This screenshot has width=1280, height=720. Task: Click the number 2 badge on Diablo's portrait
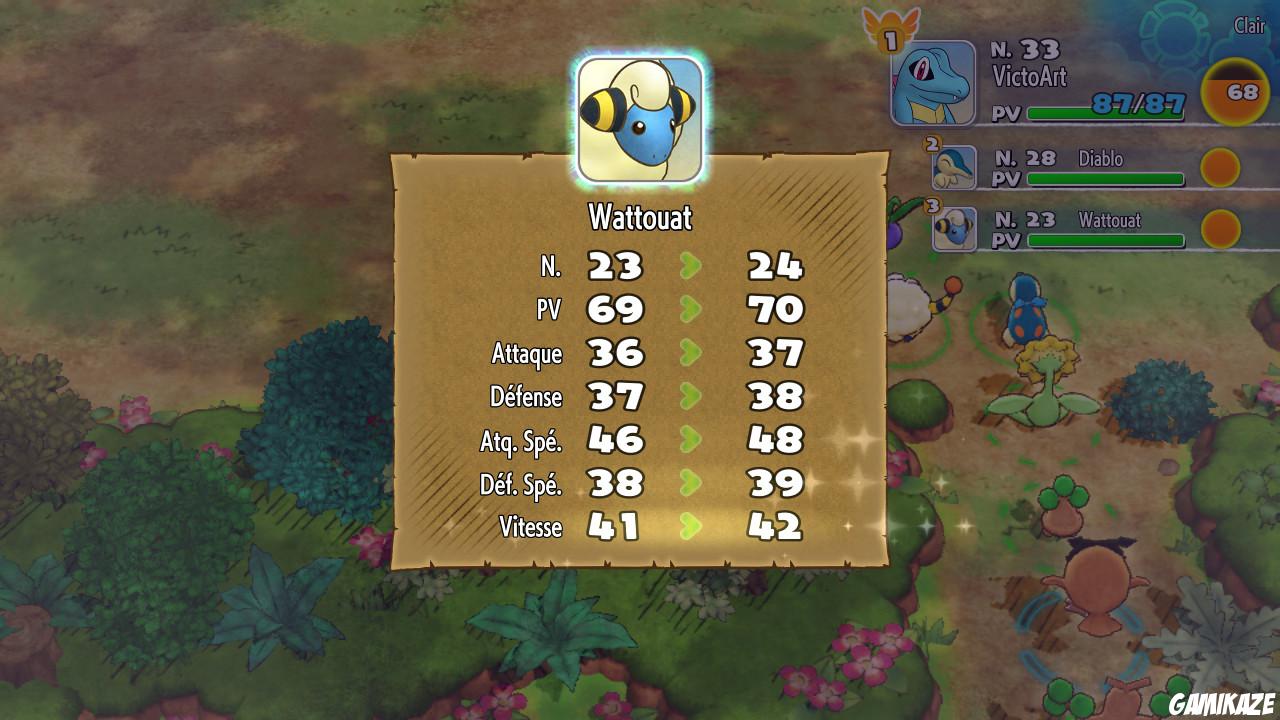933,146
